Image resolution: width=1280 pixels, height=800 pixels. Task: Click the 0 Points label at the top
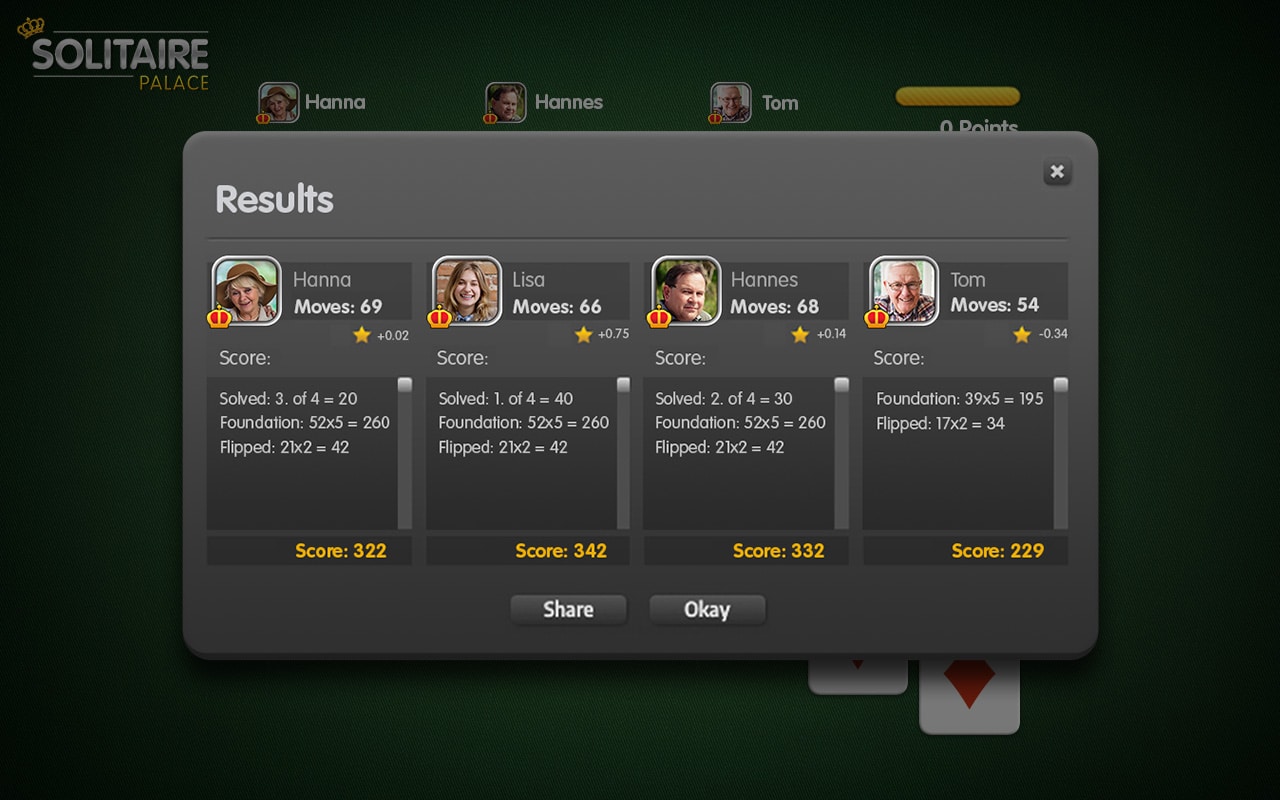[977, 128]
